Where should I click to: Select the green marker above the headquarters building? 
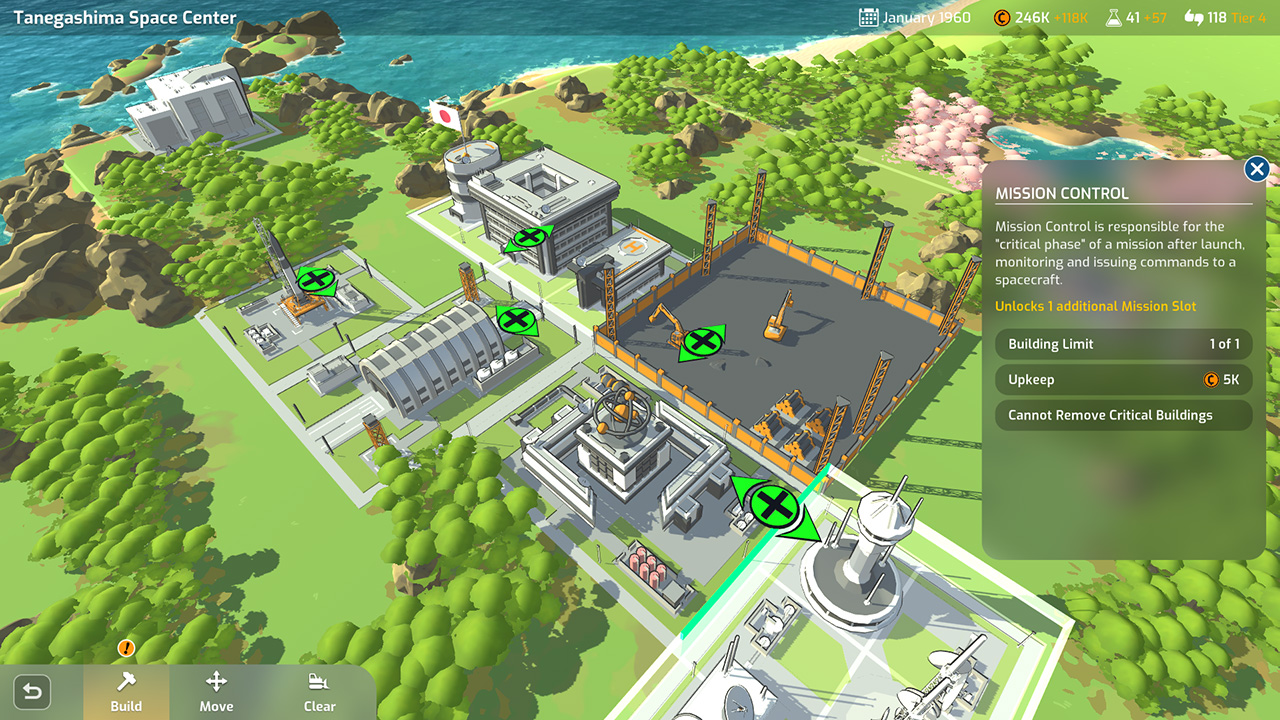click(x=529, y=239)
